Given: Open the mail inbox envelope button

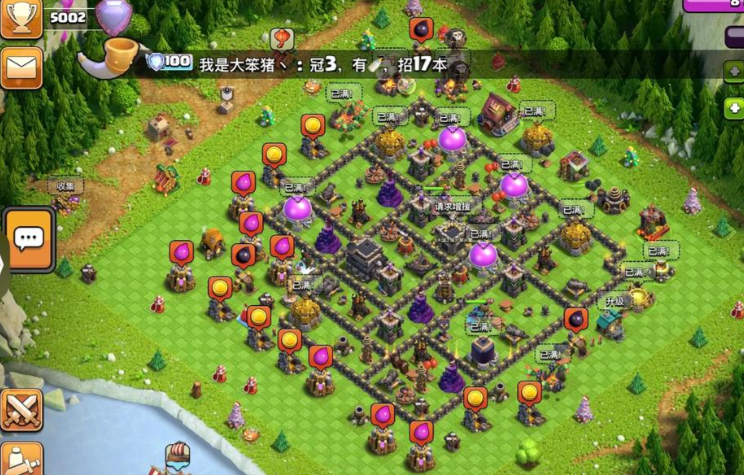Looking at the screenshot, I should (x=21, y=68).
